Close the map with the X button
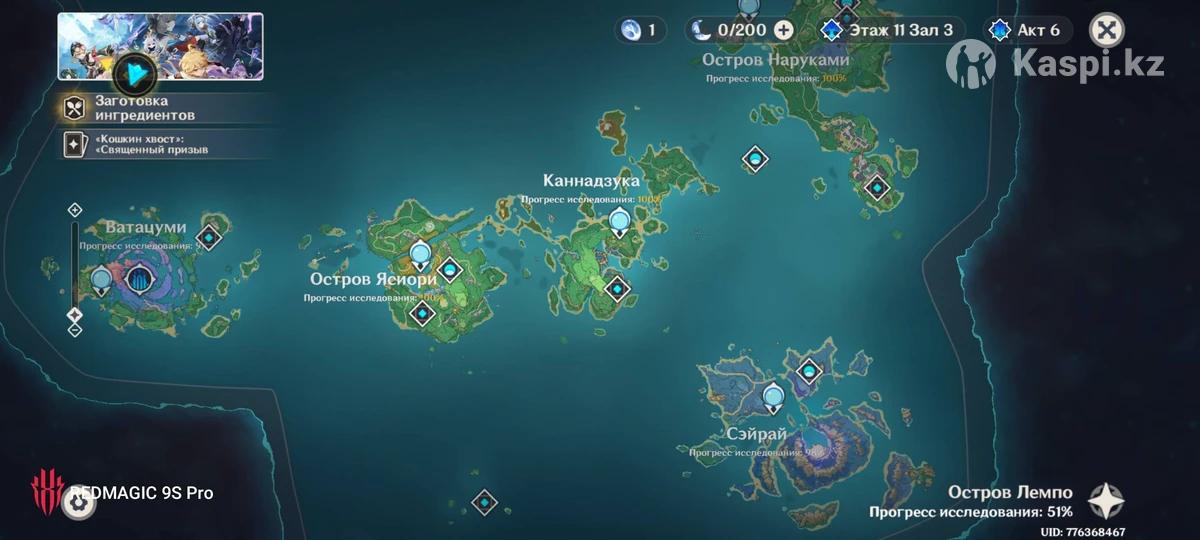The height and width of the screenshot is (540, 1200). (1105, 30)
